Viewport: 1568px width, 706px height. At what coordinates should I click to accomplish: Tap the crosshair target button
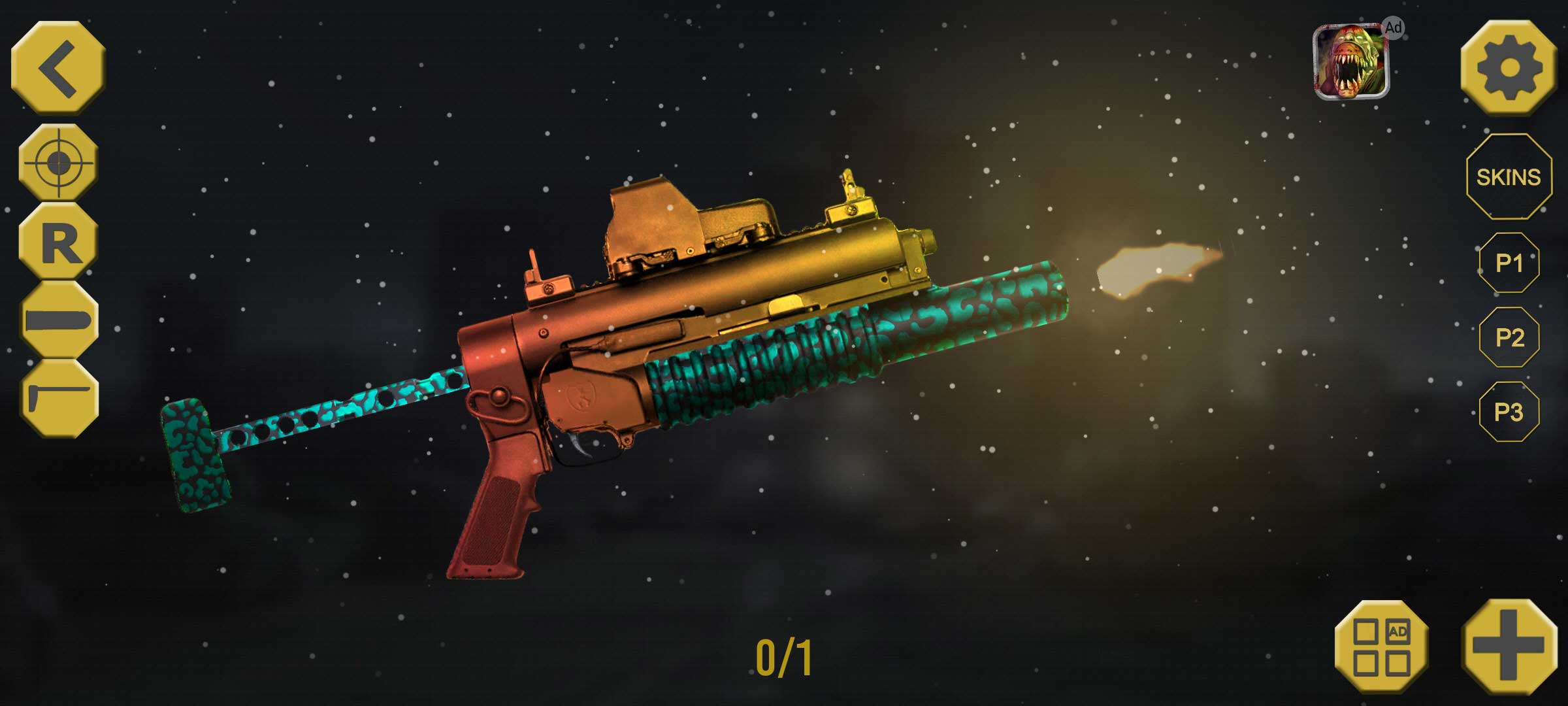(59, 161)
